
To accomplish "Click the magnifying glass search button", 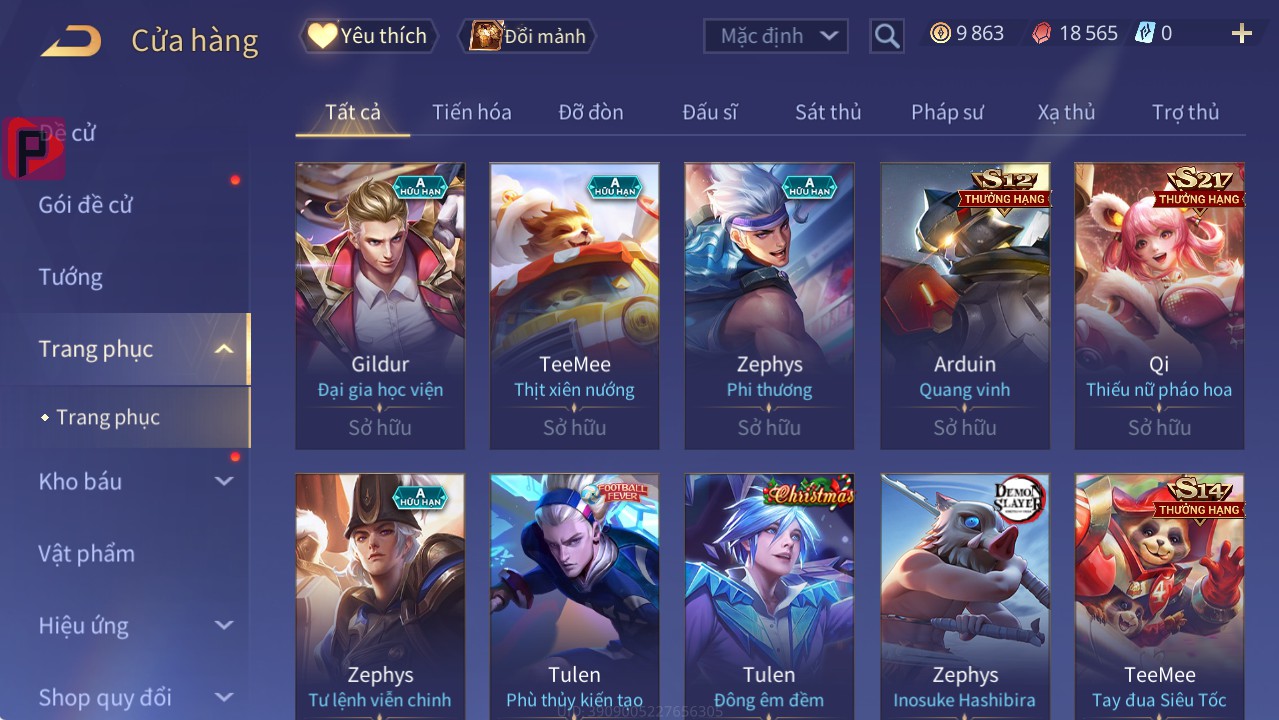I will 886,36.
